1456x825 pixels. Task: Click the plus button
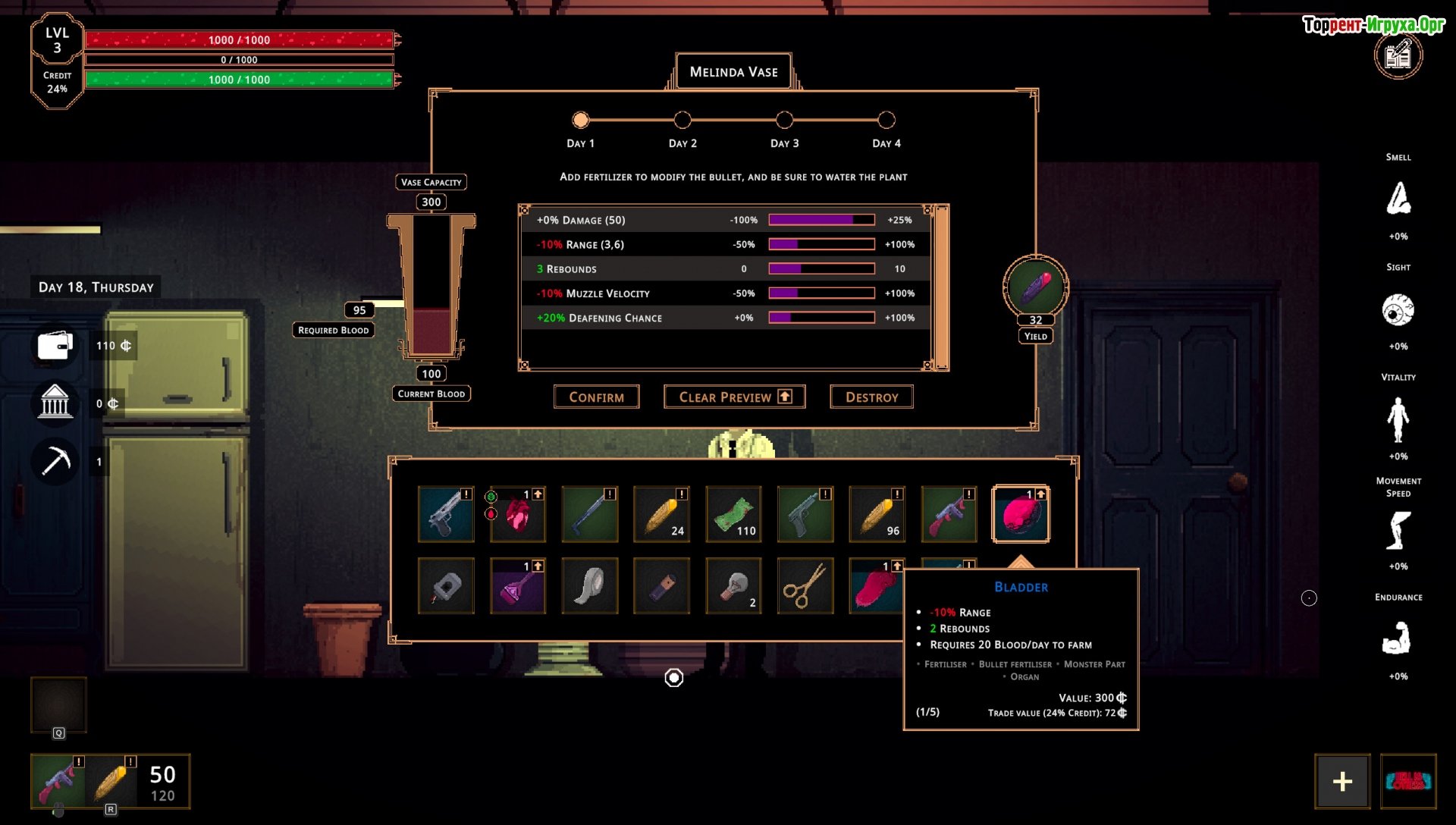(x=1341, y=781)
